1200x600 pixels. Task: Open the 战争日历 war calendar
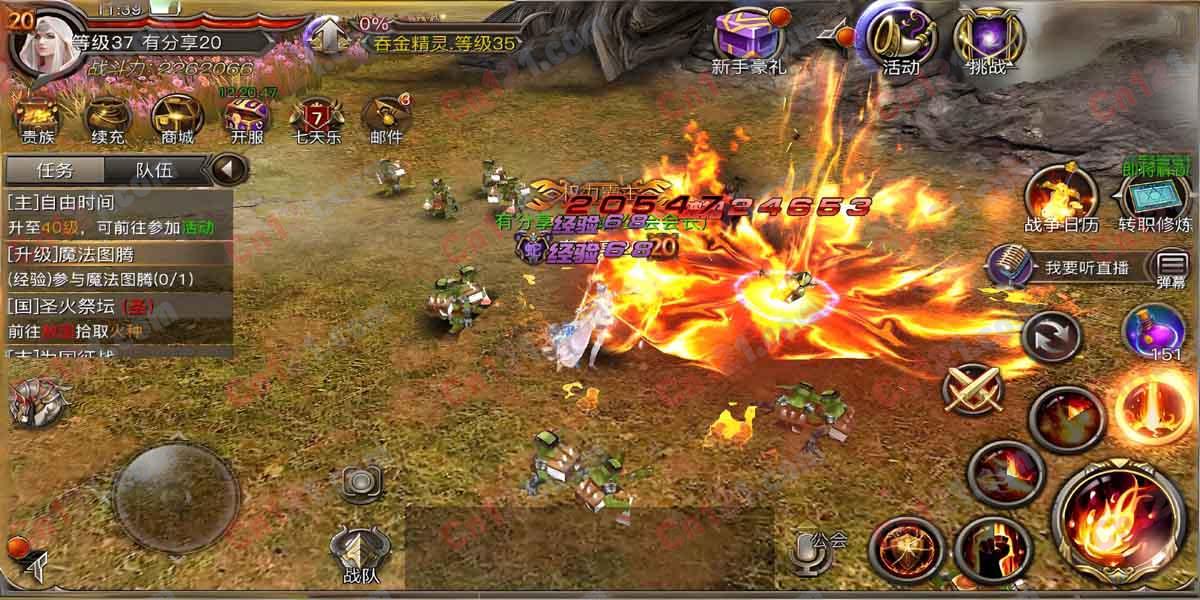coord(1061,196)
